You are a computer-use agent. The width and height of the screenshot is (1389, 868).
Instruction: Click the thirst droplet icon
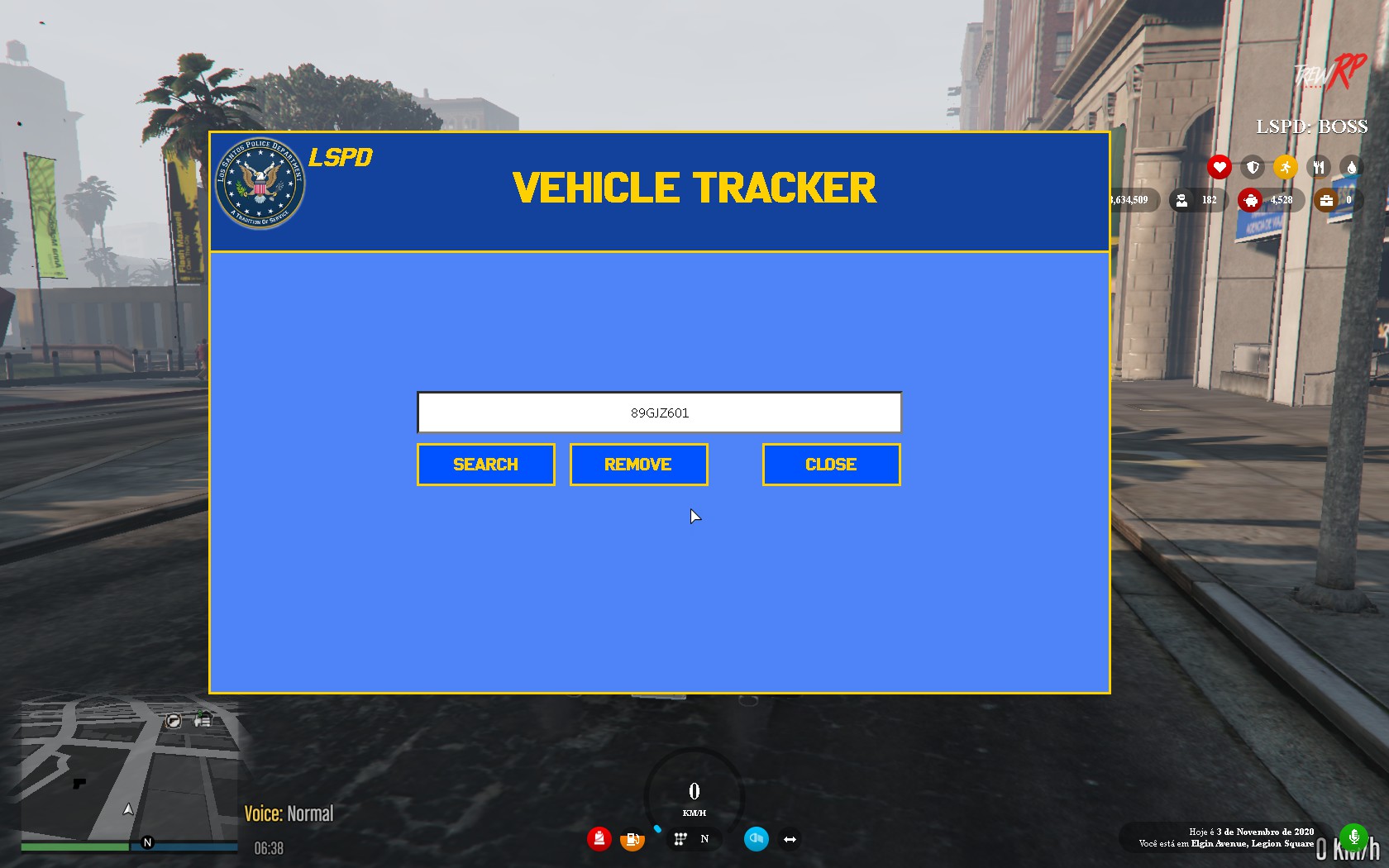(x=1353, y=167)
